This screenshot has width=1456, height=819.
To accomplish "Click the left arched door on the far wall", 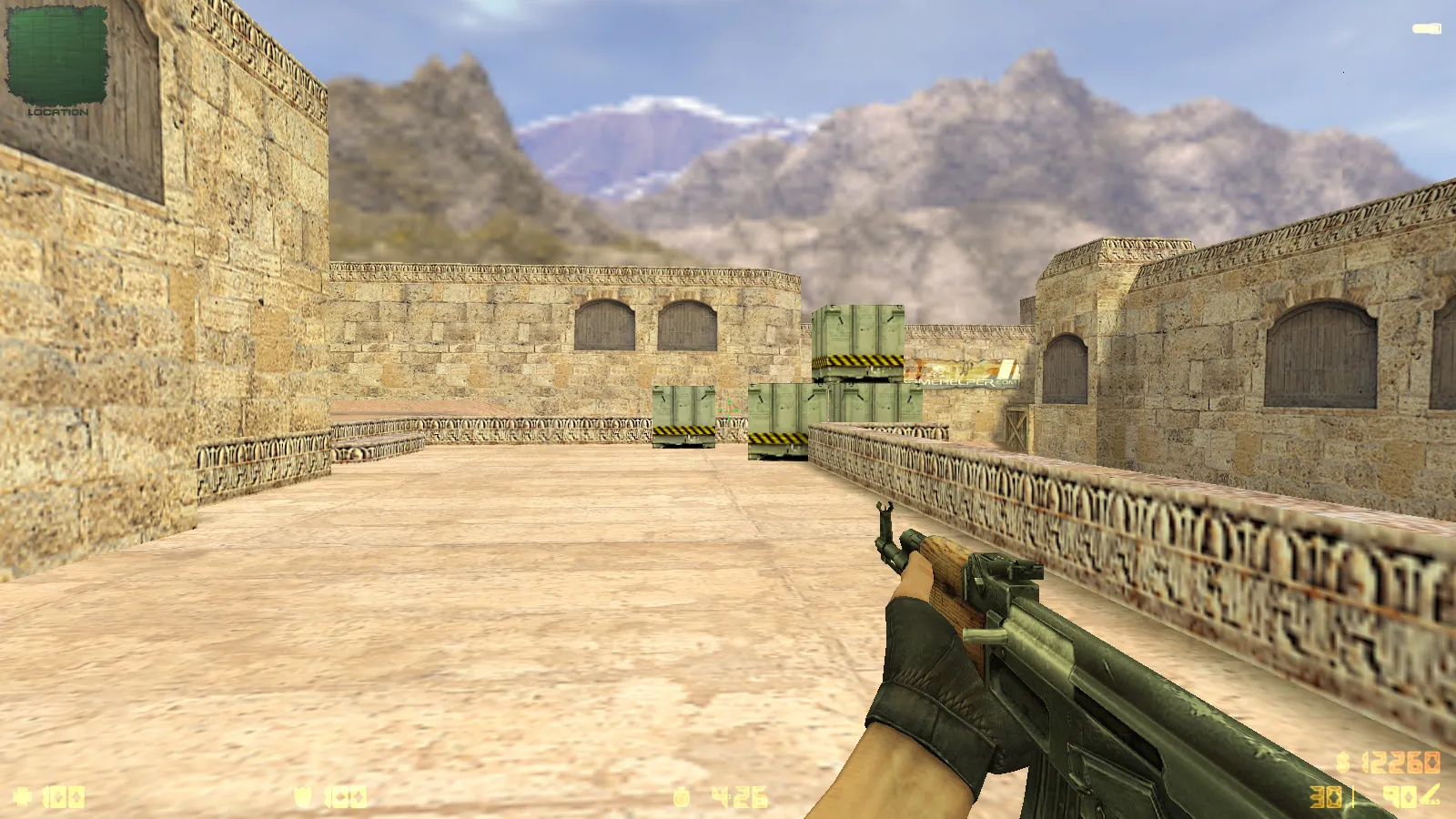I will tap(603, 325).
